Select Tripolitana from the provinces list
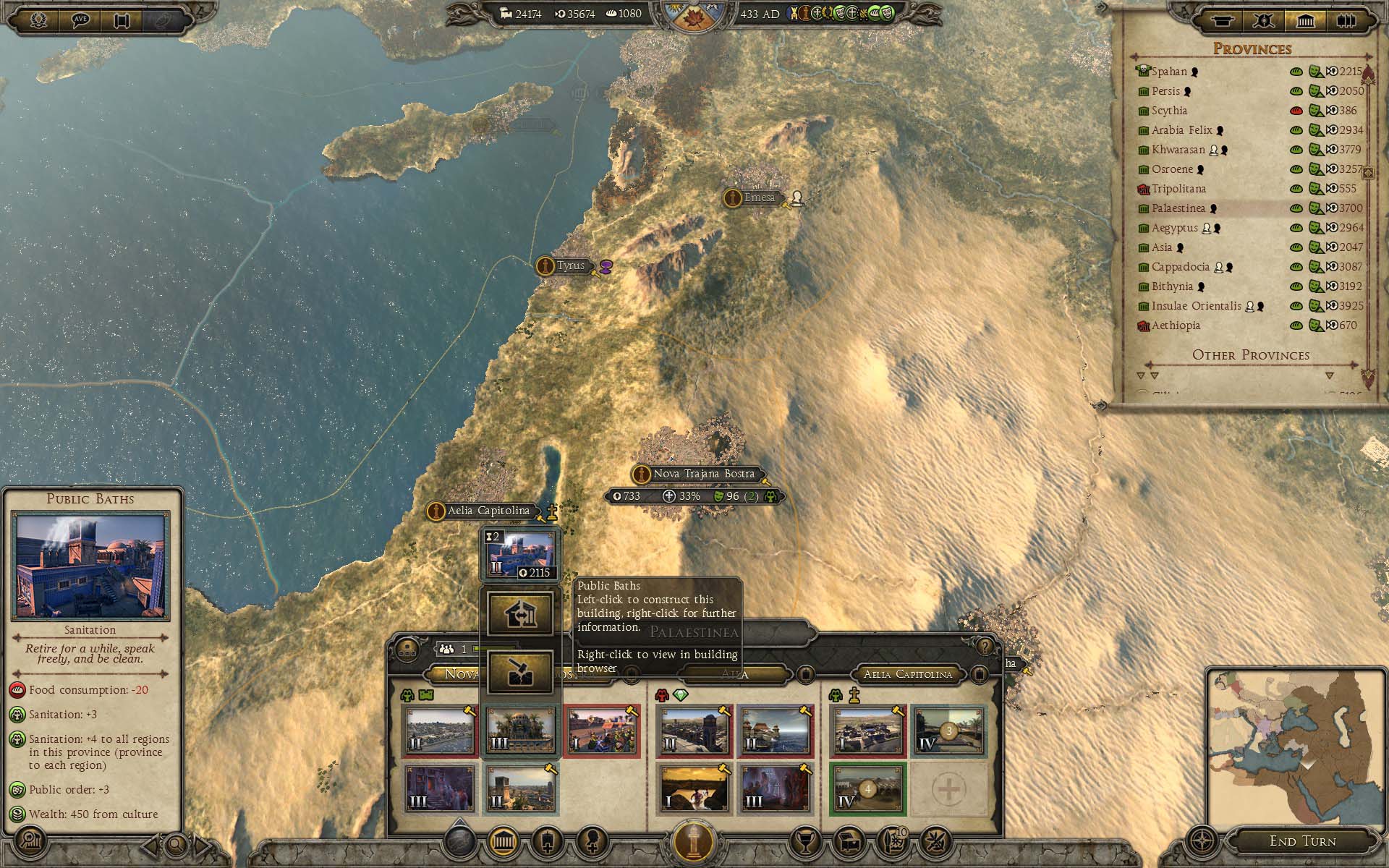This screenshot has width=1389, height=868. coord(1178,189)
